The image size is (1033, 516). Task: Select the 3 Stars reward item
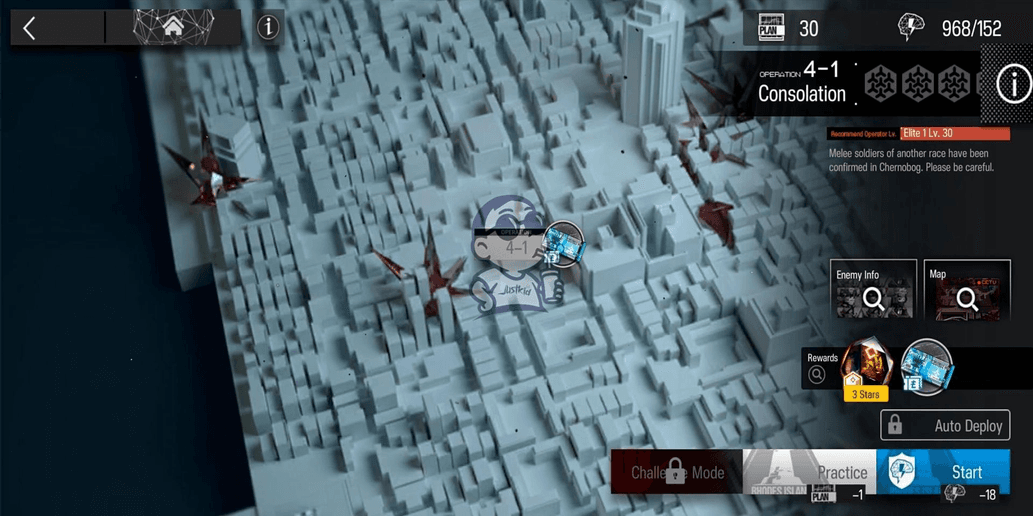point(866,370)
